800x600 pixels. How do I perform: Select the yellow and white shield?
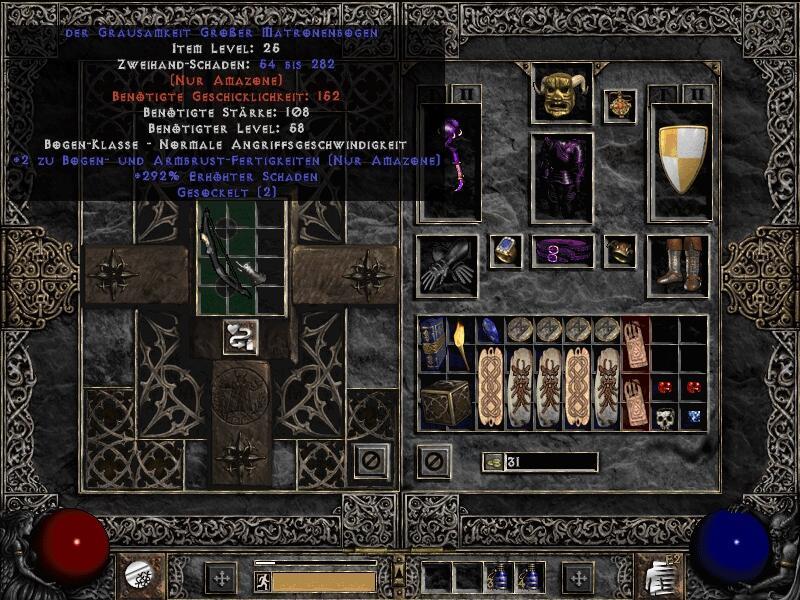(x=681, y=160)
